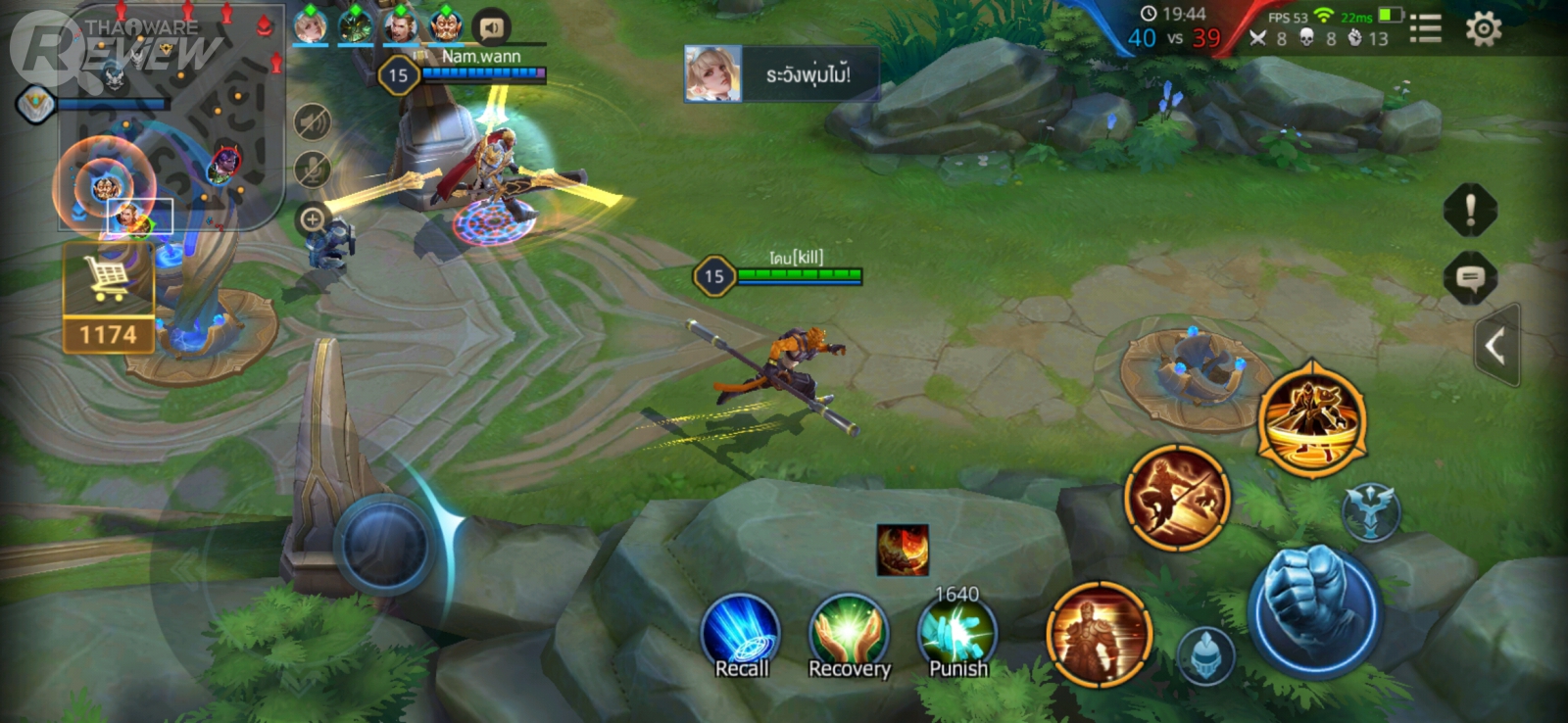This screenshot has width=1568, height=723.
Task: Expand the right-side arrow panel
Action: click(x=1495, y=345)
